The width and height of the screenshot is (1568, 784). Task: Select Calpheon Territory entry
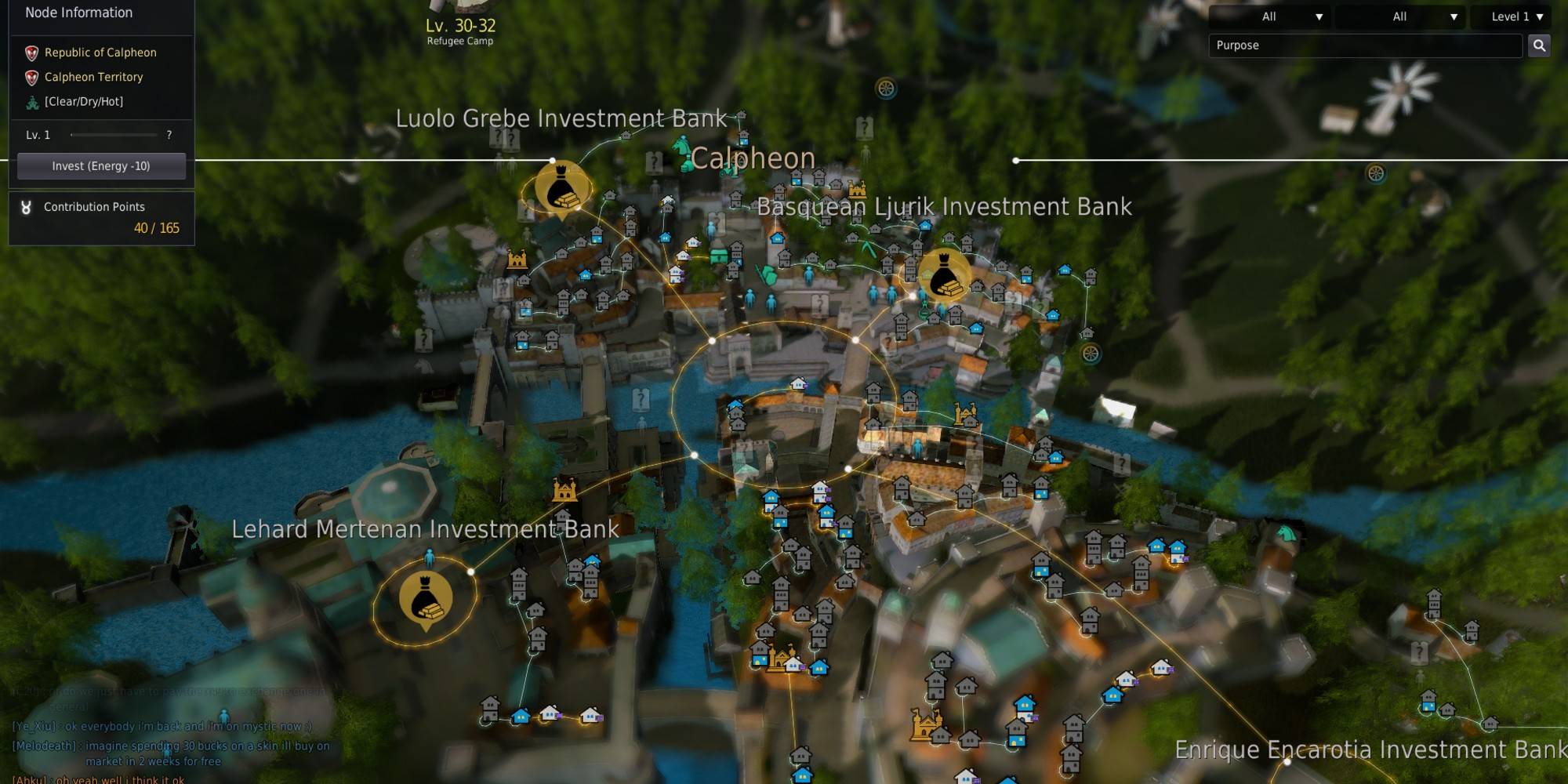pos(93,77)
